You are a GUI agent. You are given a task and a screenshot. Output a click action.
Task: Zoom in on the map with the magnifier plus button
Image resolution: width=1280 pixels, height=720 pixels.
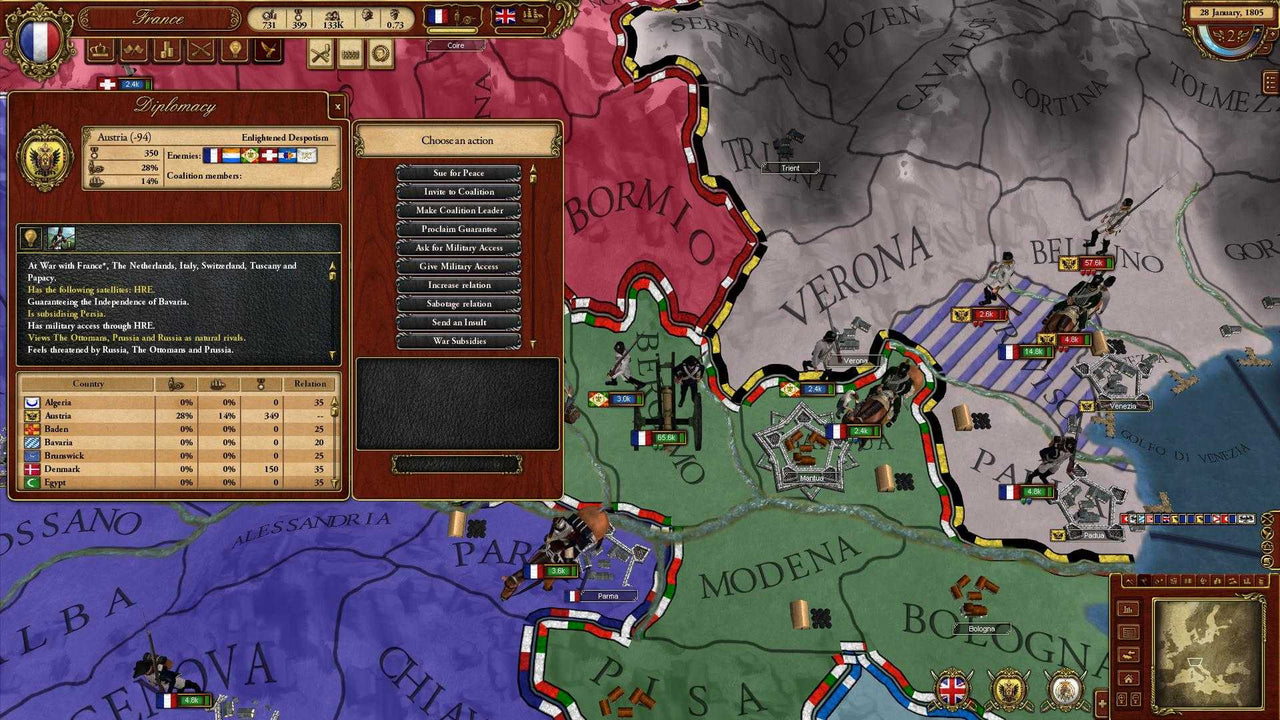pos(1121,698)
